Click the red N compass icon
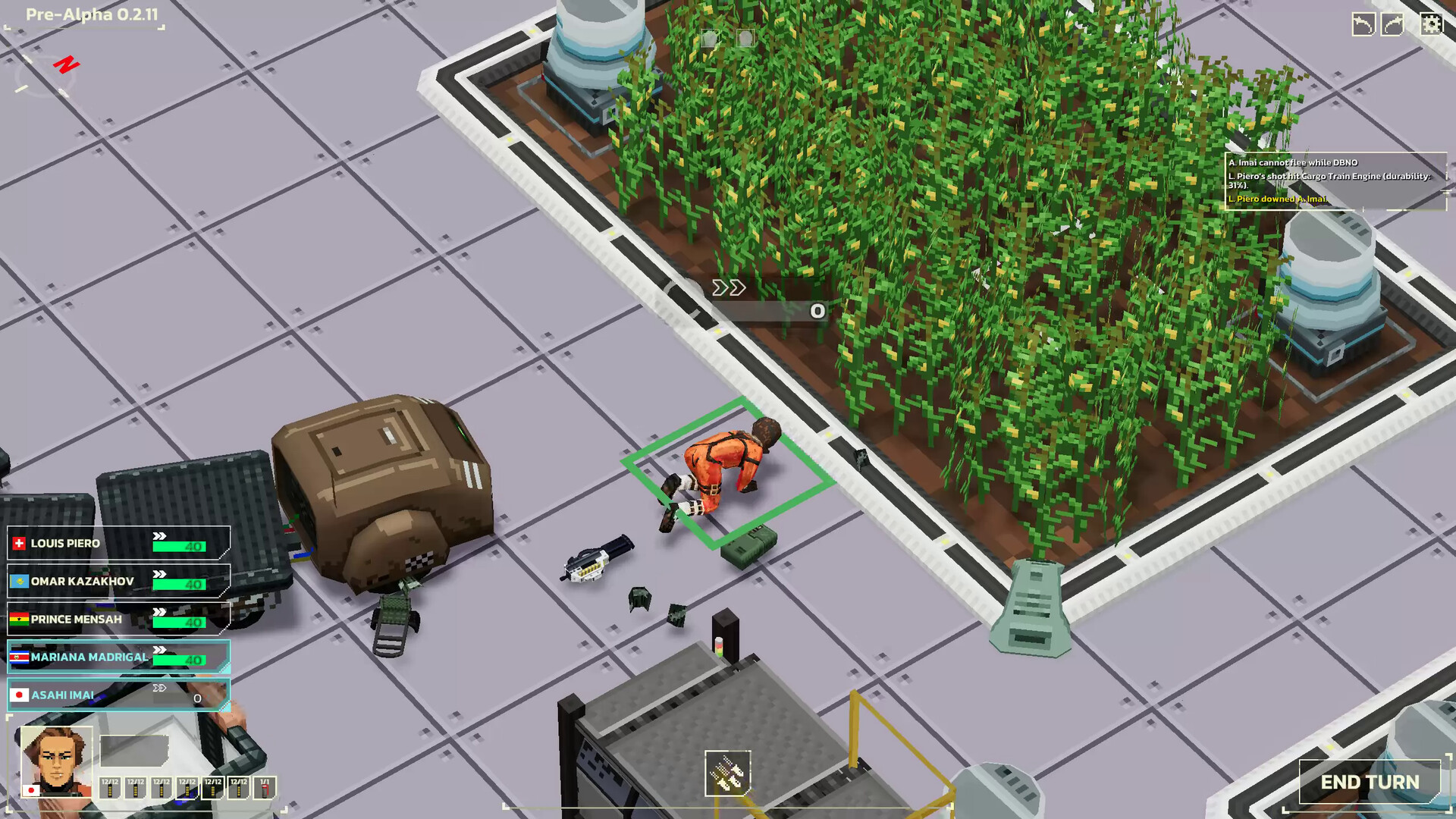Viewport: 1456px width, 819px height. (x=67, y=64)
